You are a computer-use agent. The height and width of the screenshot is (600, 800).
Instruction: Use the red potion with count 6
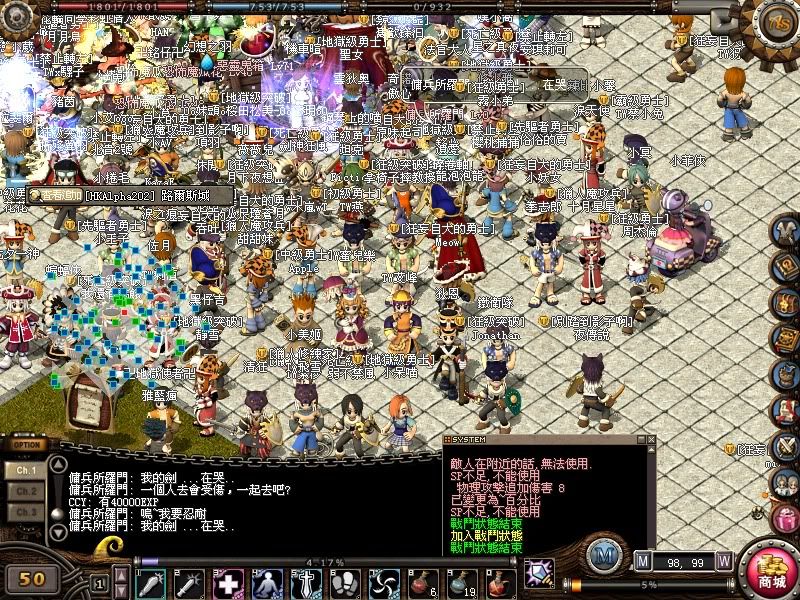click(x=422, y=582)
